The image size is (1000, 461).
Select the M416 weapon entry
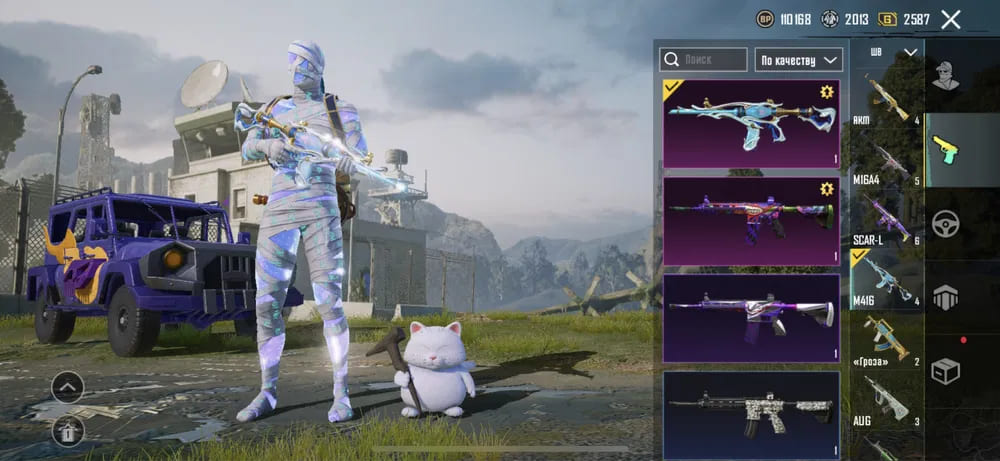[x=887, y=280]
